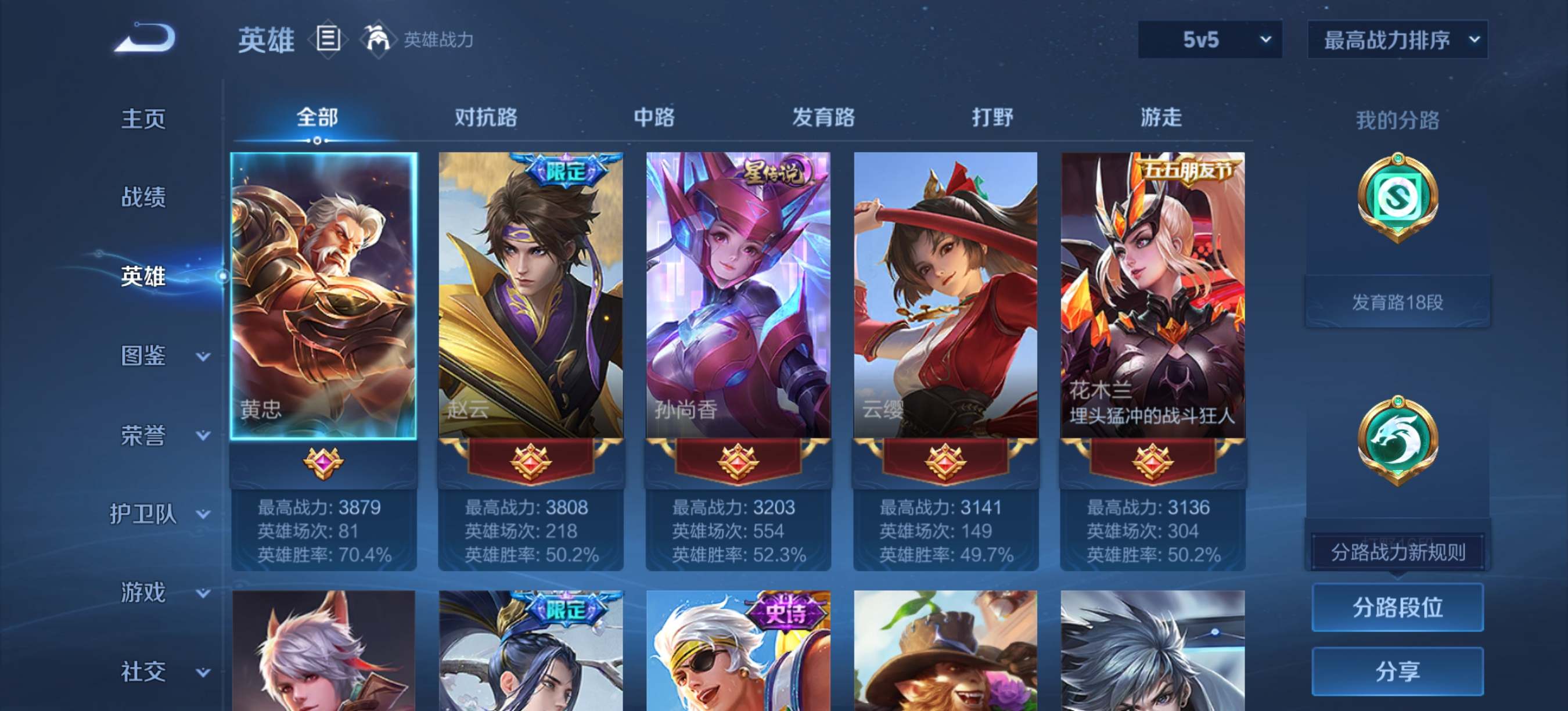1568x711 pixels.
Task: Click the 分路段位 button
Action: 1397,607
